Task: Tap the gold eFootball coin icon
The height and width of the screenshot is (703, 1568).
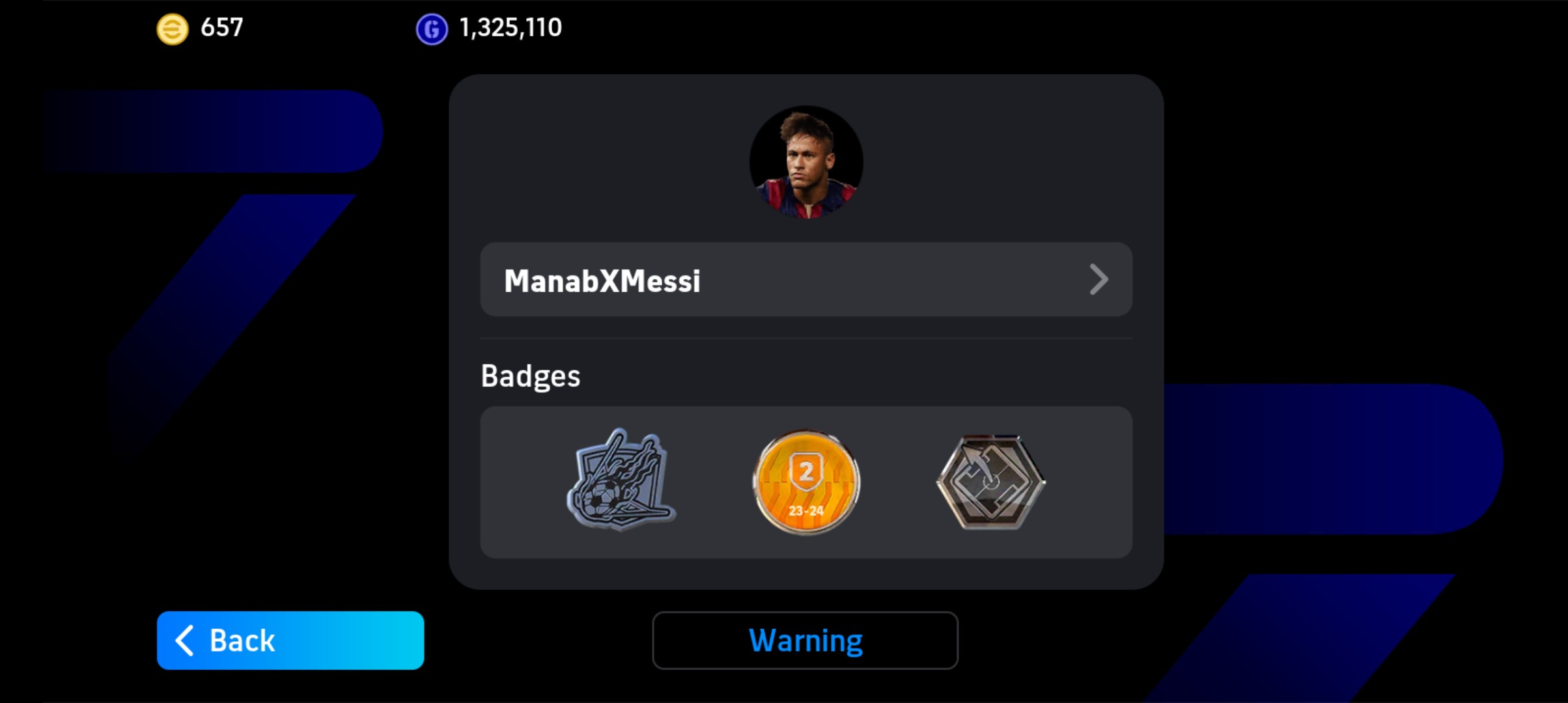Action: 173,29
